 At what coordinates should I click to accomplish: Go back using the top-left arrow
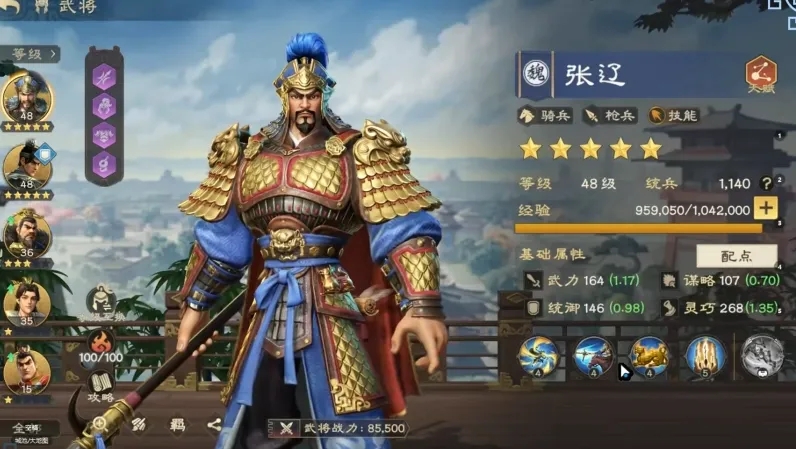pos(13,6)
